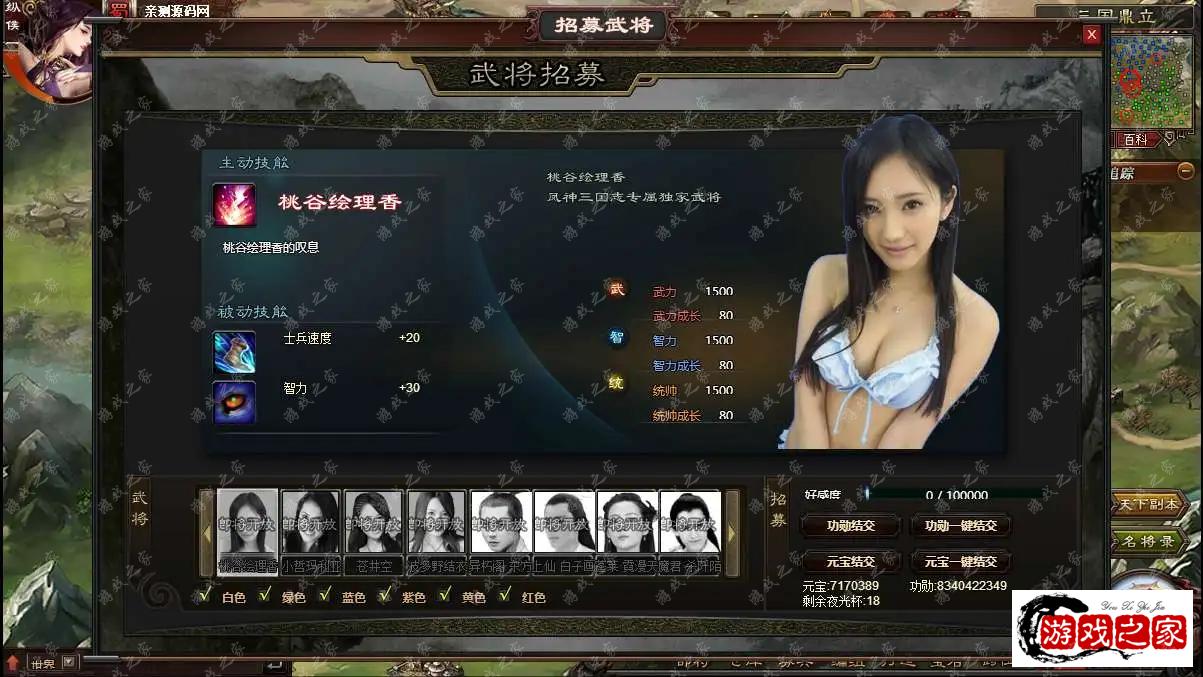This screenshot has width=1203, height=677.
Task: Click the 功勋结交 button
Action: (850, 526)
